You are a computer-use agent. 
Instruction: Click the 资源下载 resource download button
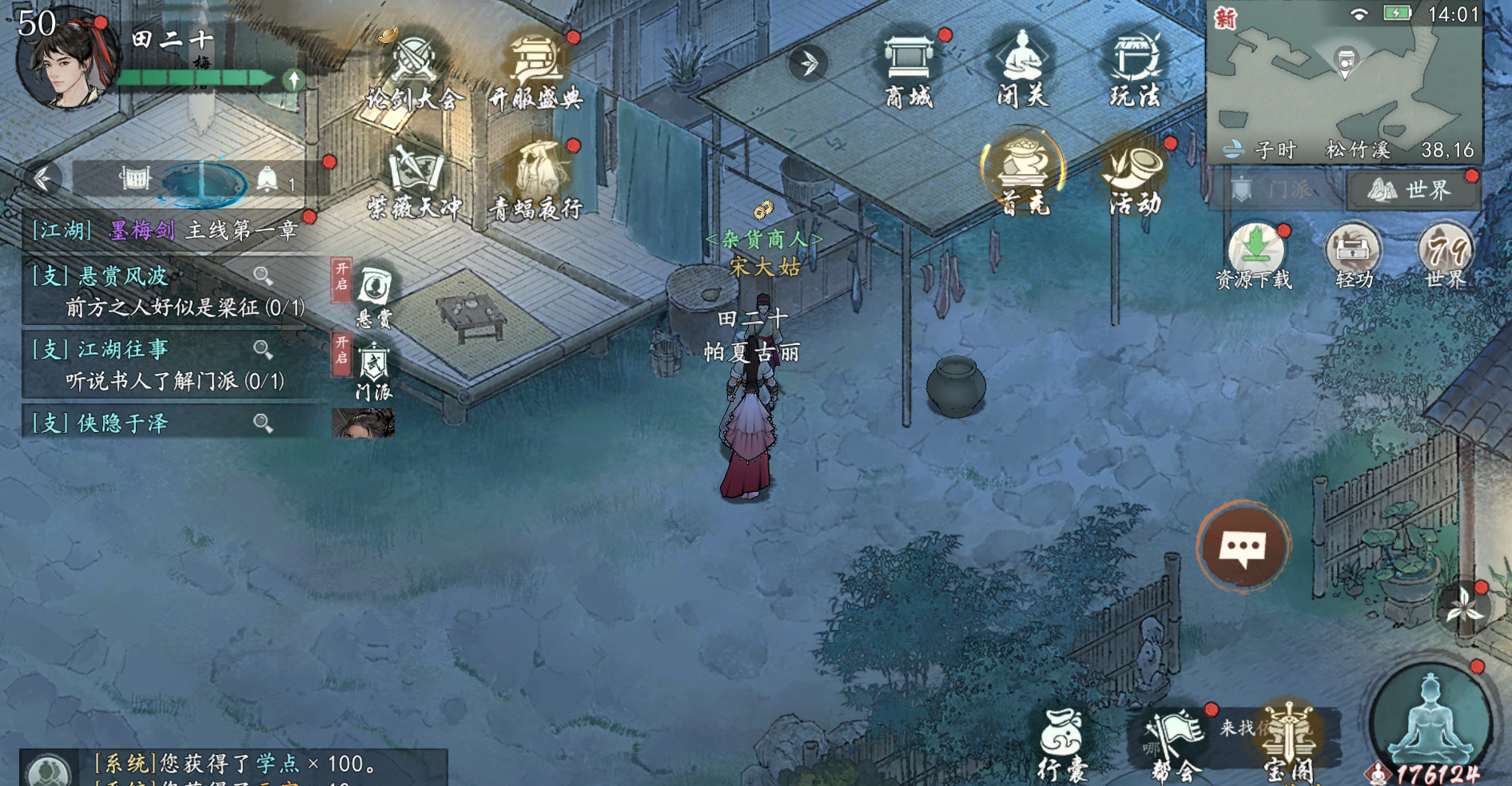1255,256
